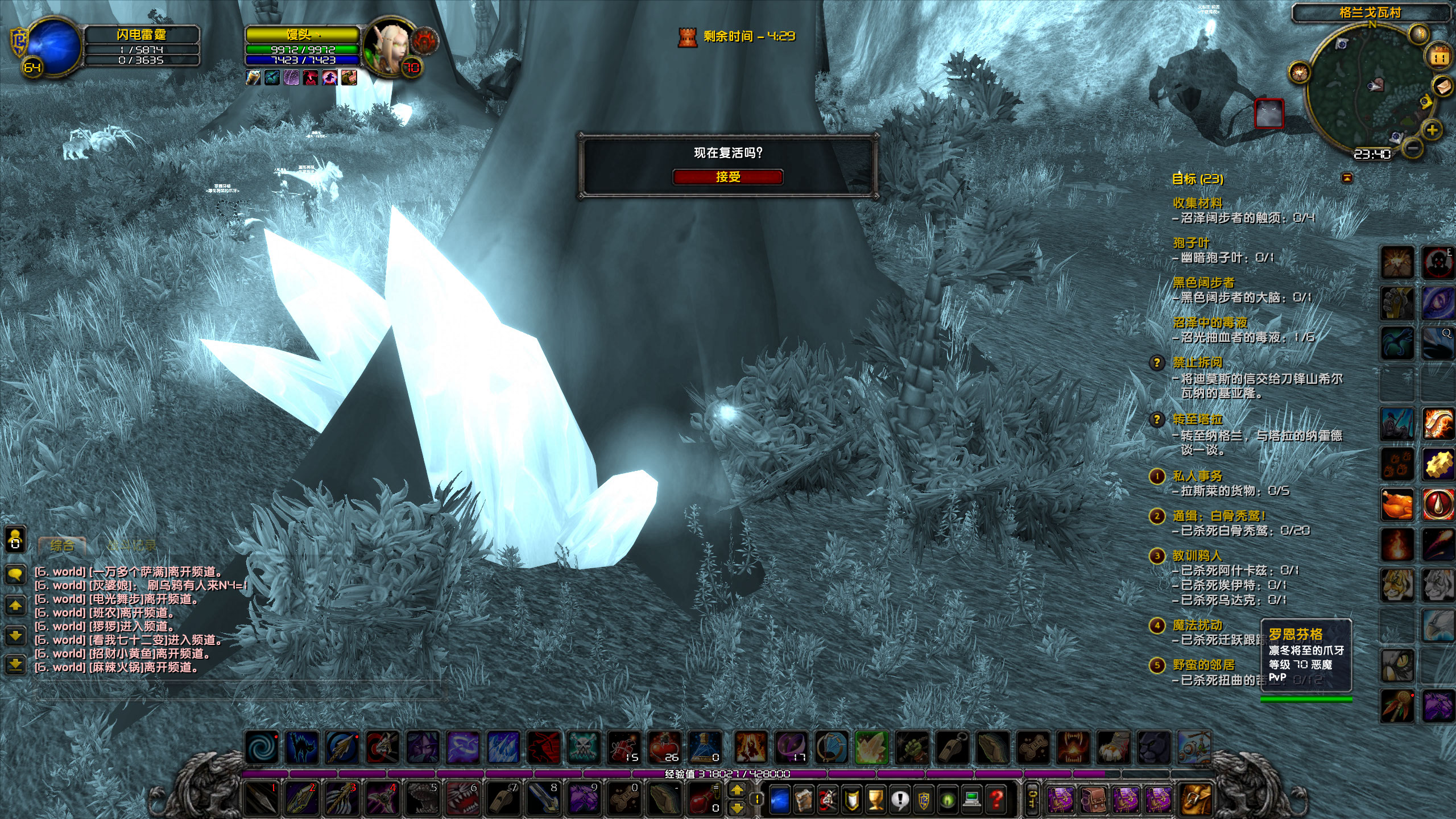The image size is (1456, 819).
Task: Switch to the 战斗记录 chat tab
Action: coord(133,544)
